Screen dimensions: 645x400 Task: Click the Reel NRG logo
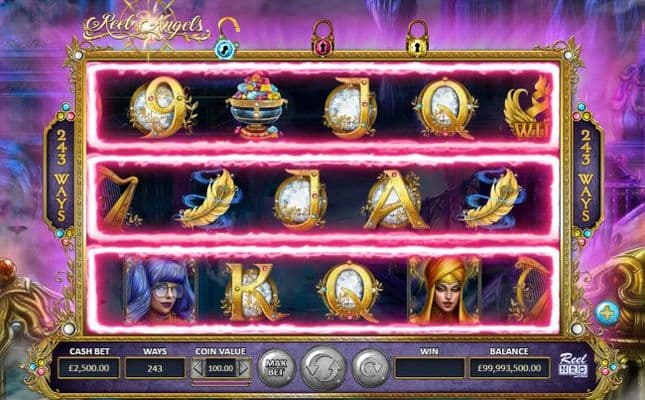574,363
